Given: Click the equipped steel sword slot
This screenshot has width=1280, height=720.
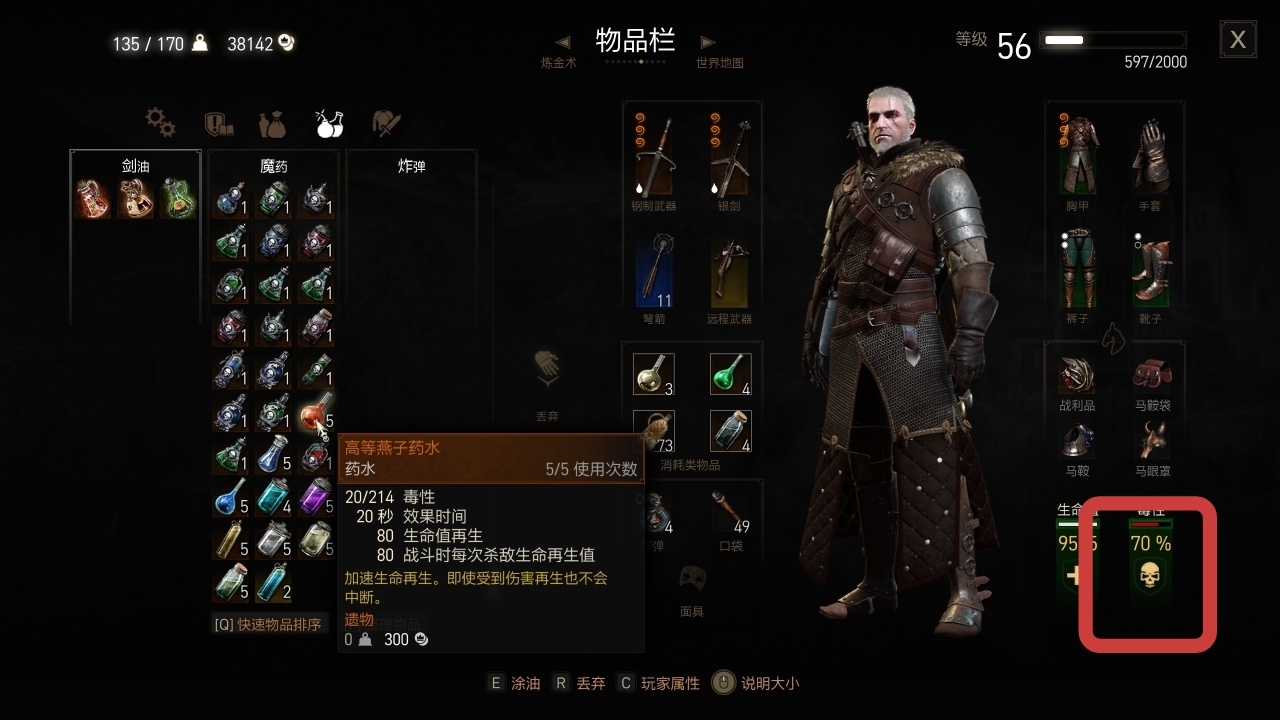Looking at the screenshot, I should (655, 155).
